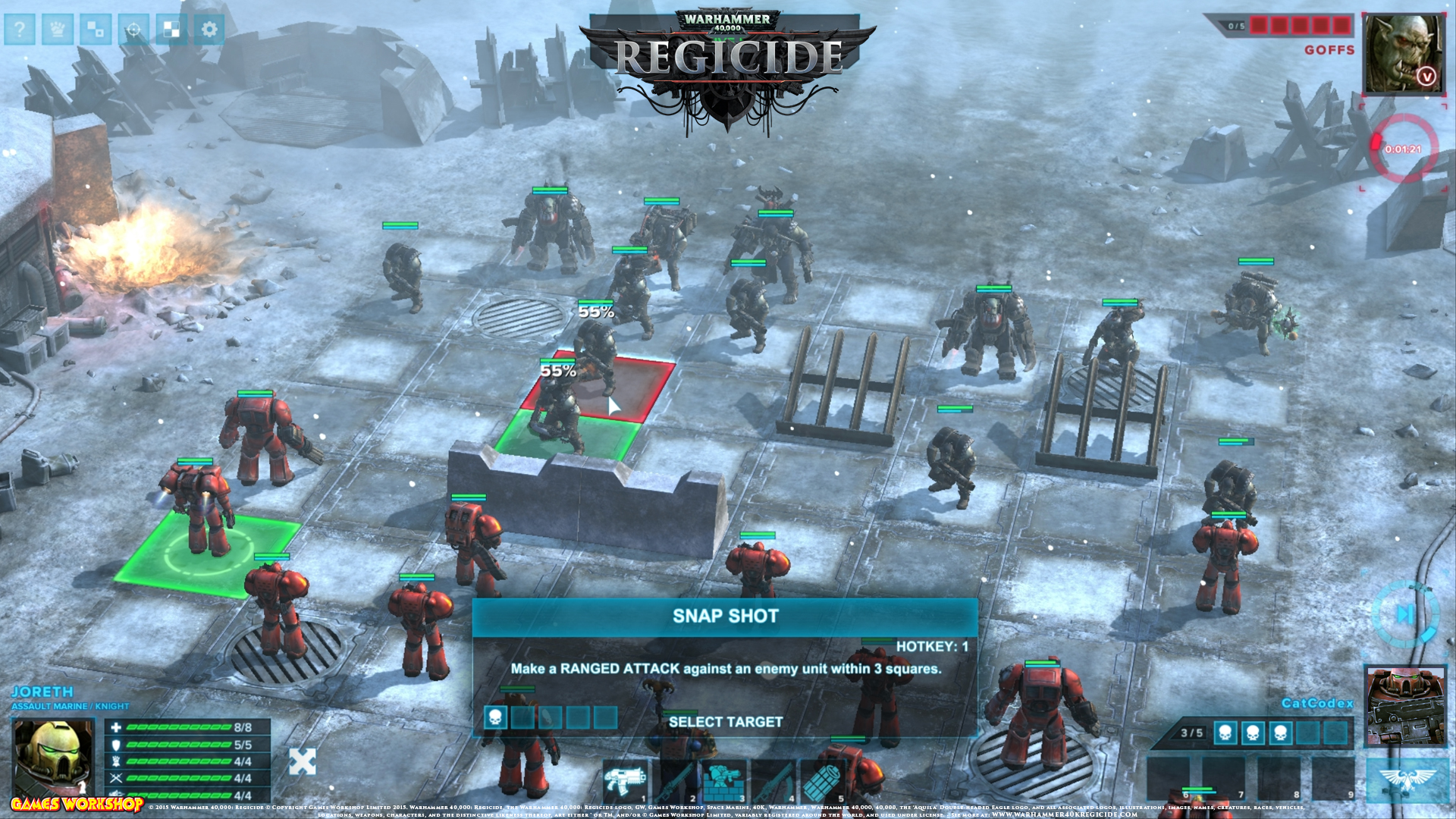This screenshot has height=819, width=1456.
Task: Toggle the skull action point marker near Joreth
Action: click(x=494, y=716)
